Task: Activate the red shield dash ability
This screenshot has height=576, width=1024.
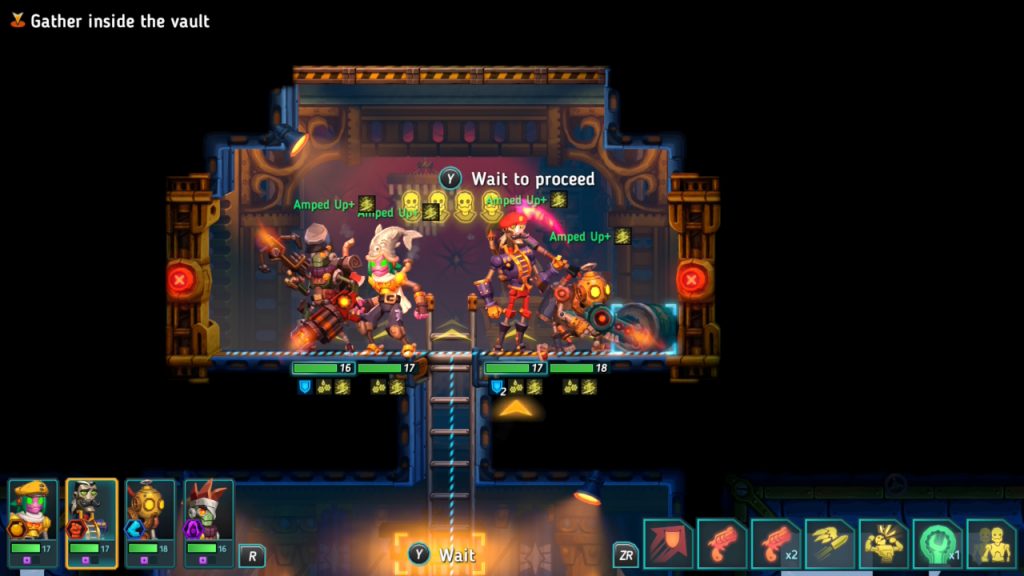Action: tap(668, 544)
